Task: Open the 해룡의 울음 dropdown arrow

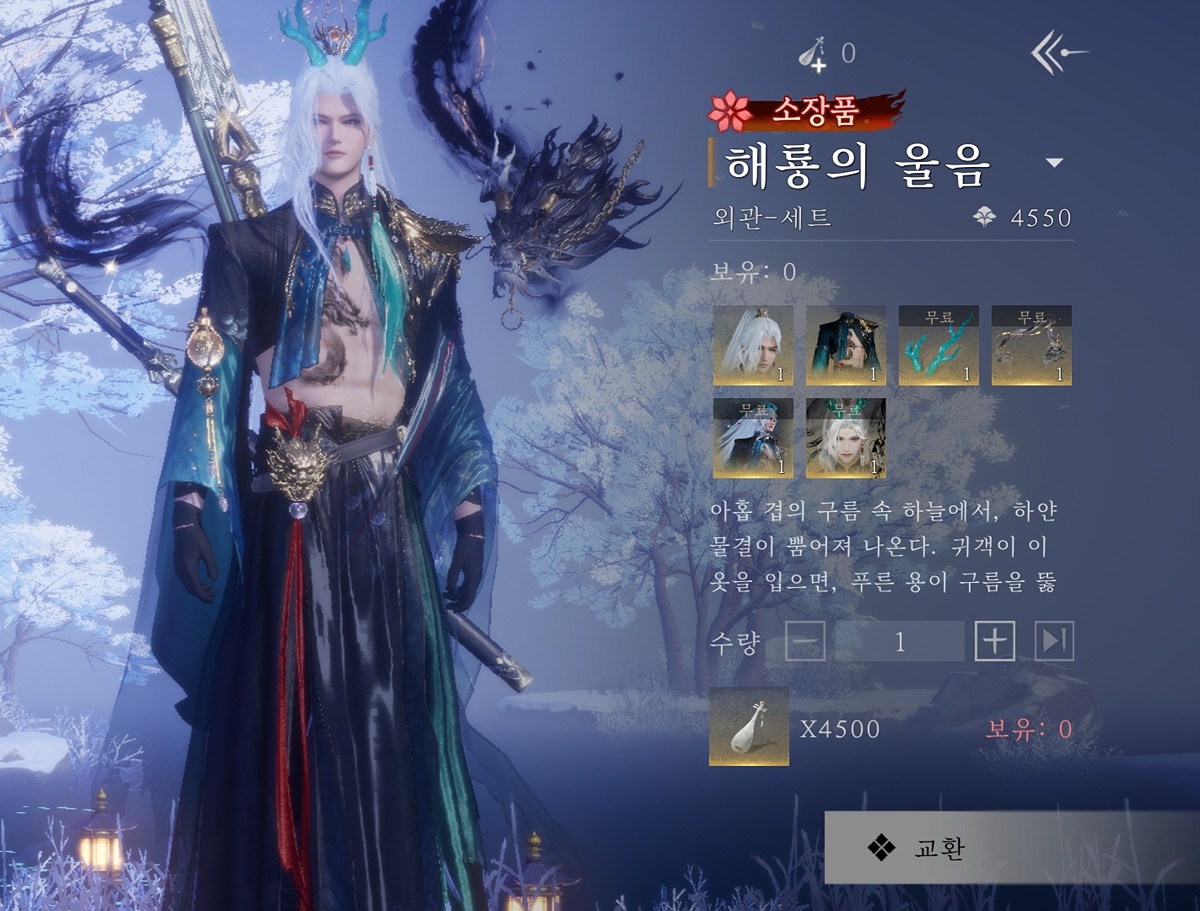Action: [1053, 163]
